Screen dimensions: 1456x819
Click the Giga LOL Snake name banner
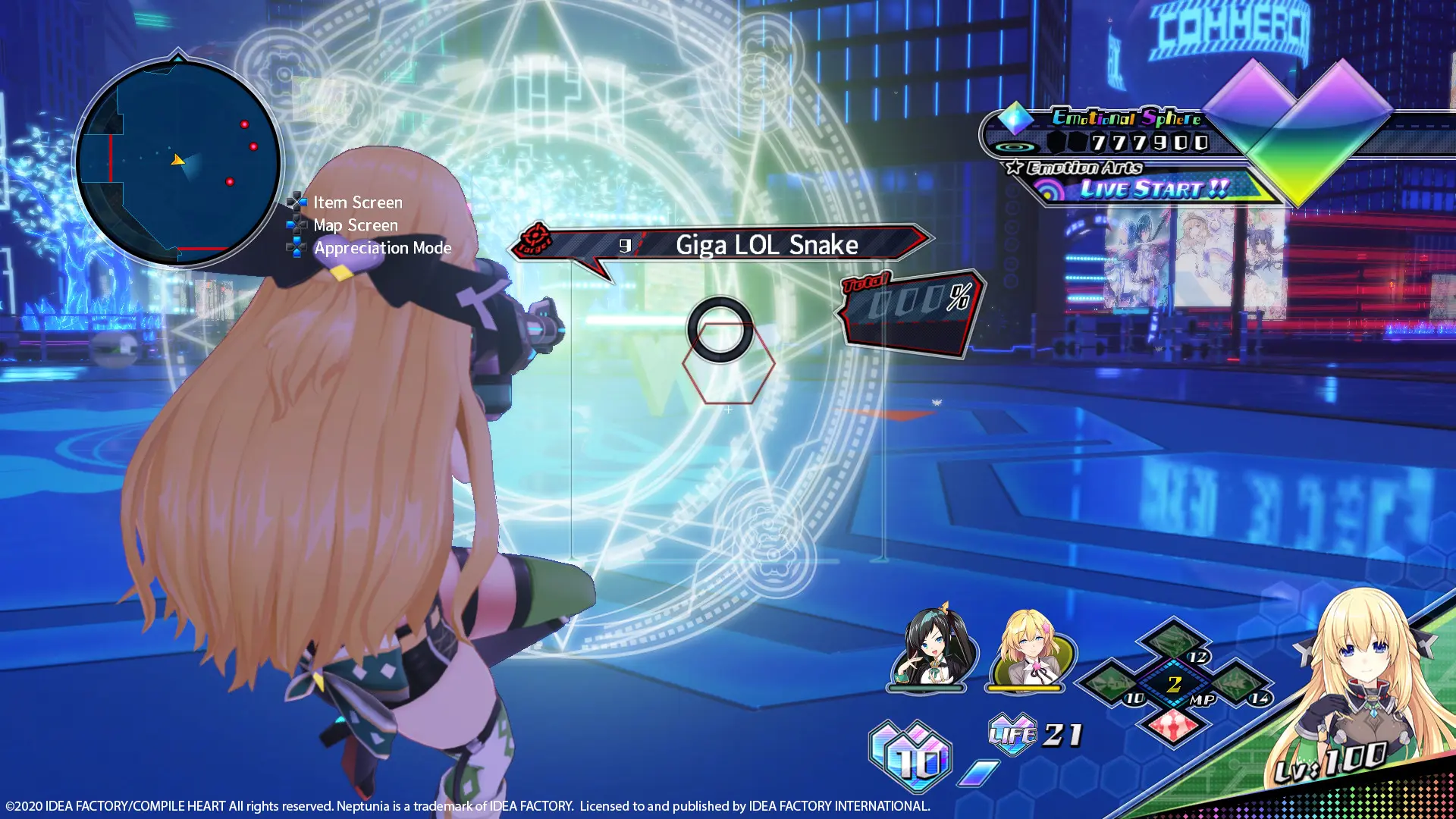point(766,245)
